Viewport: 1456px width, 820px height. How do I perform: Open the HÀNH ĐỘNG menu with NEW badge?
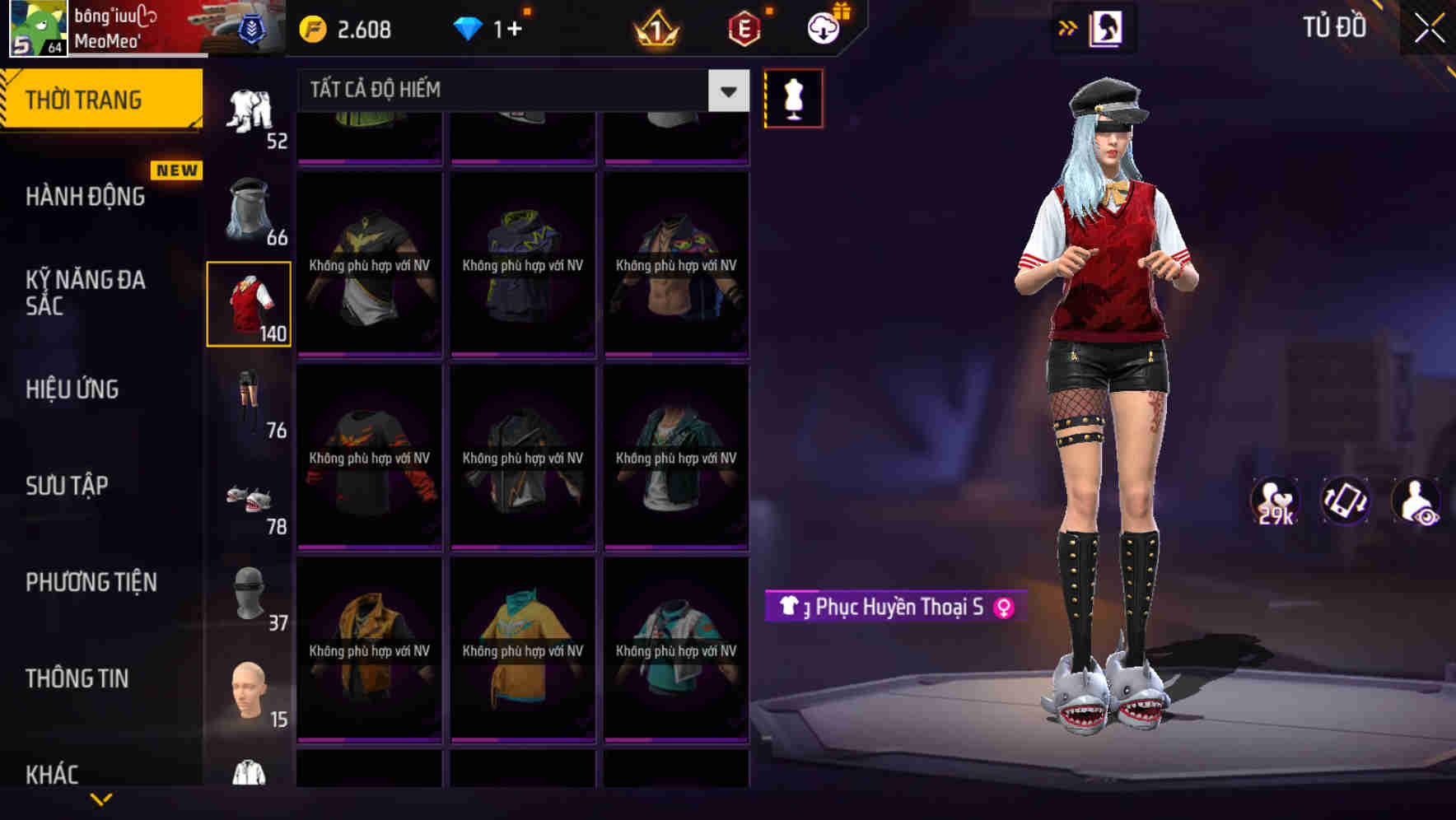[85, 198]
